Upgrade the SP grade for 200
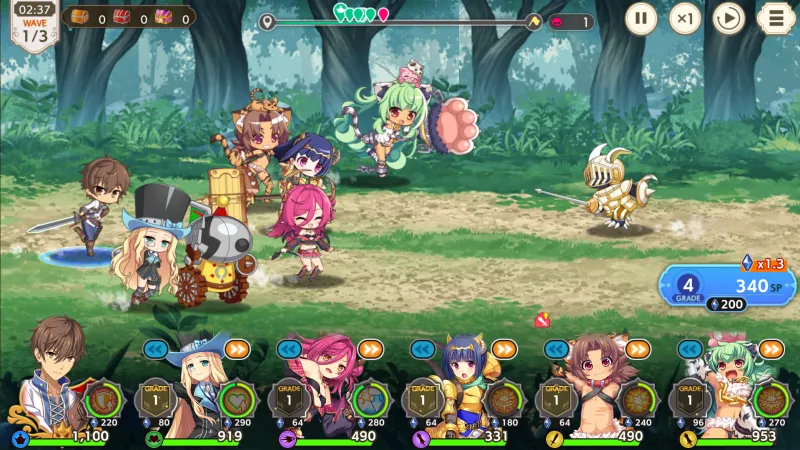This screenshot has height=450, width=800. pyautogui.click(x=727, y=303)
